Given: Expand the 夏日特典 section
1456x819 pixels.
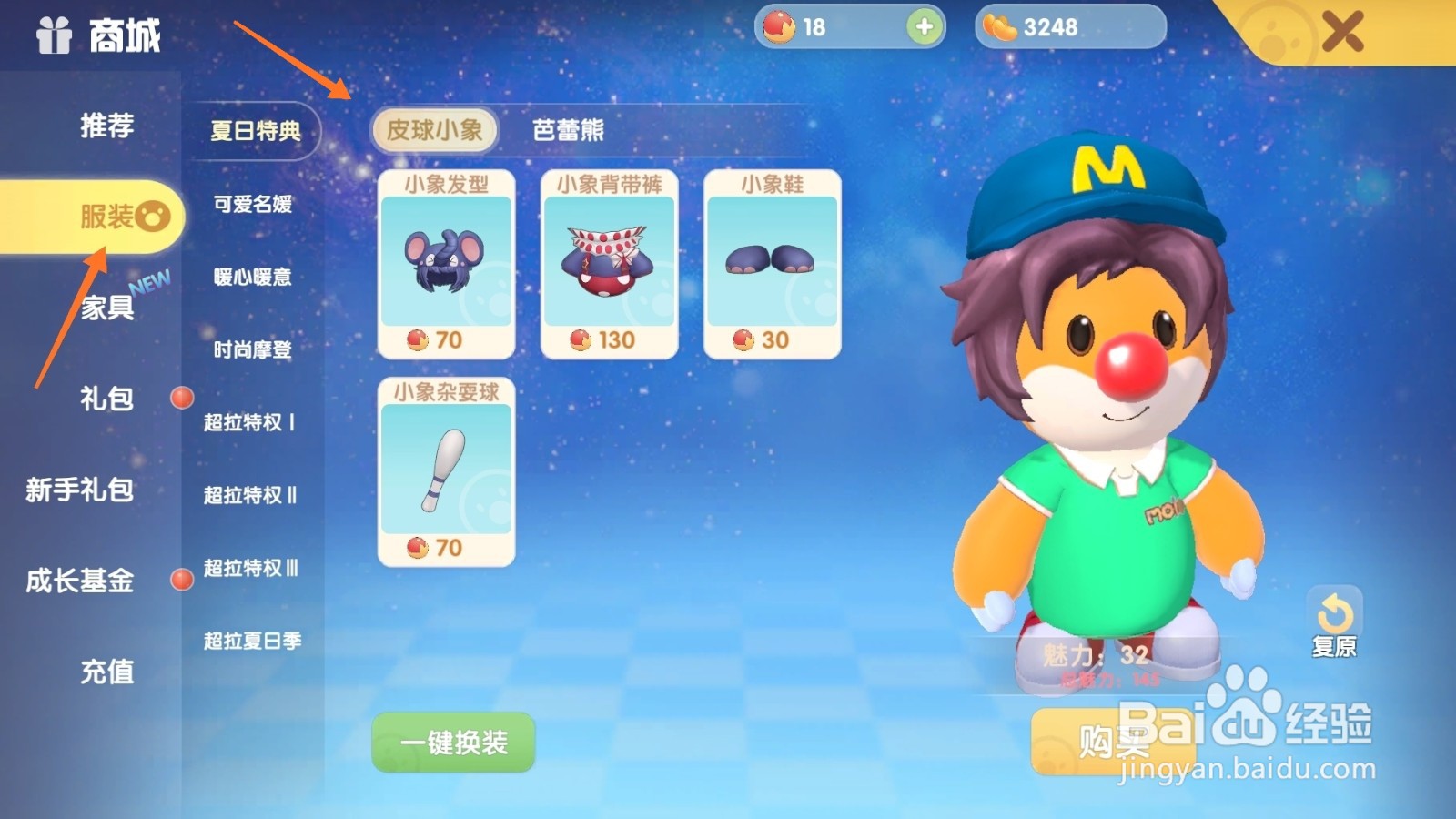Looking at the screenshot, I should click(x=254, y=130).
